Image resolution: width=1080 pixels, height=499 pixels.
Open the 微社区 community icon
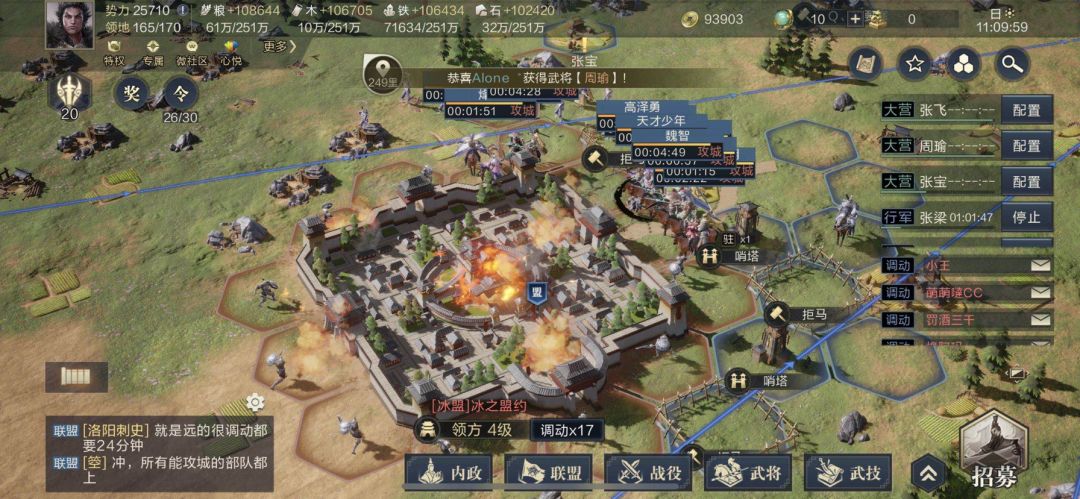192,52
